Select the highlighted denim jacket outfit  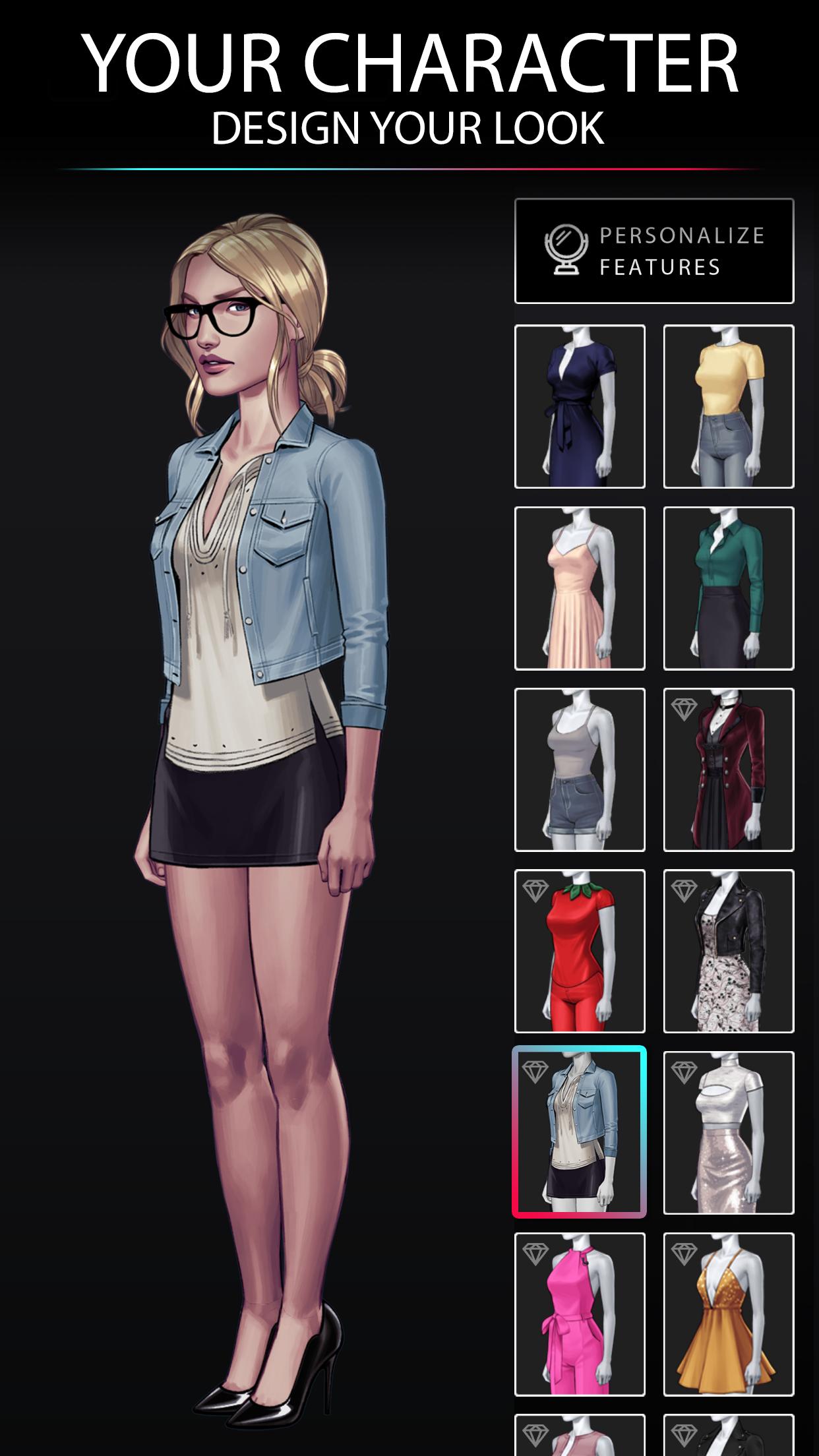pyautogui.click(x=580, y=1132)
